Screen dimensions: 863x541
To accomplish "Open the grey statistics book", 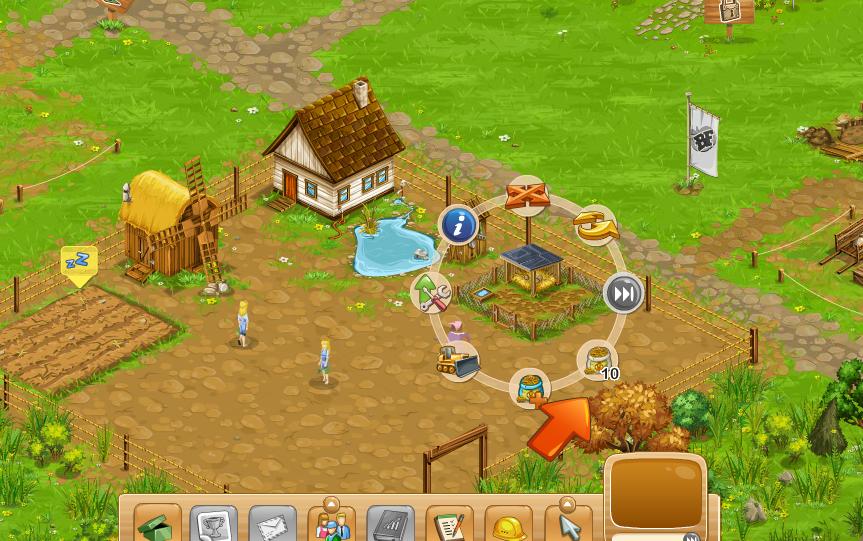I will (390, 525).
